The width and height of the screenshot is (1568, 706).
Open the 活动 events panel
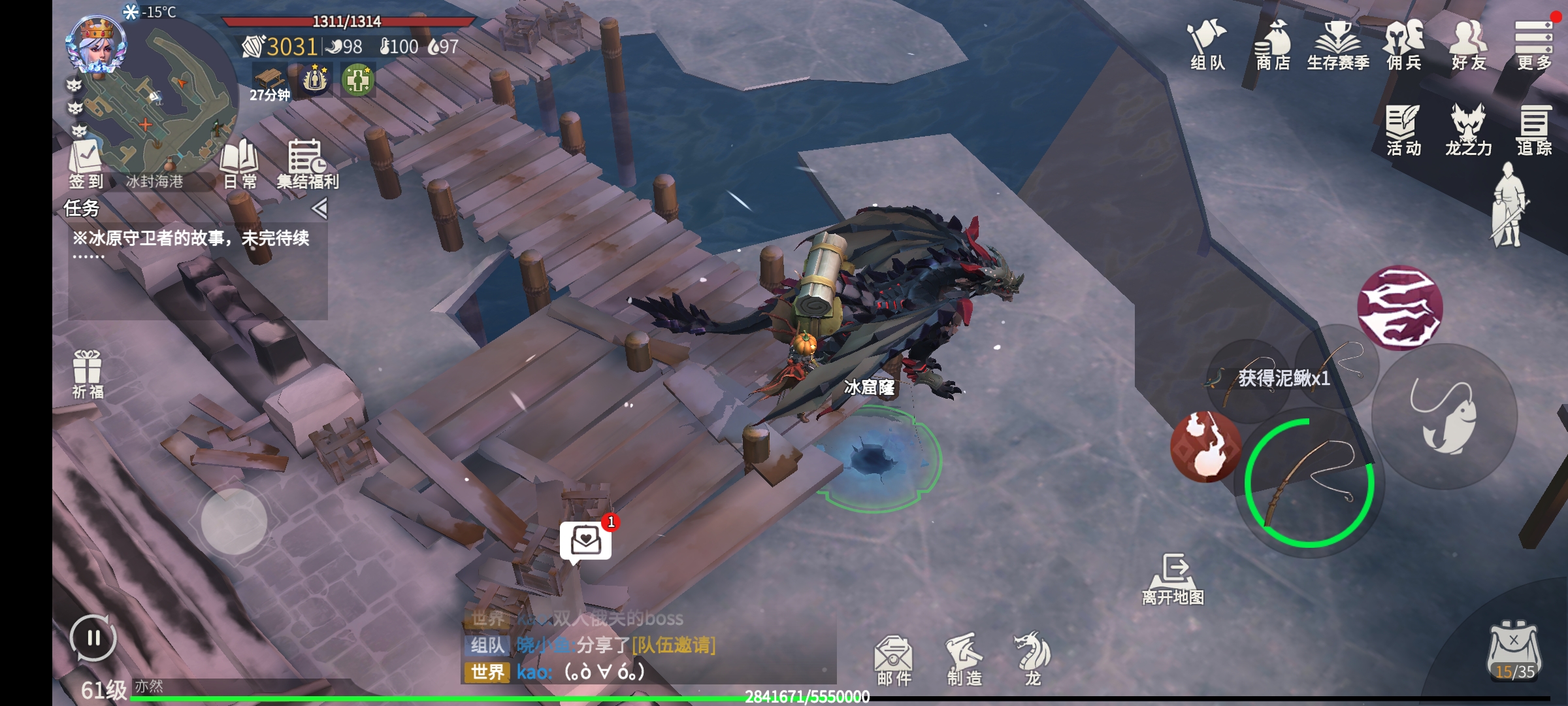pyautogui.click(x=1403, y=130)
